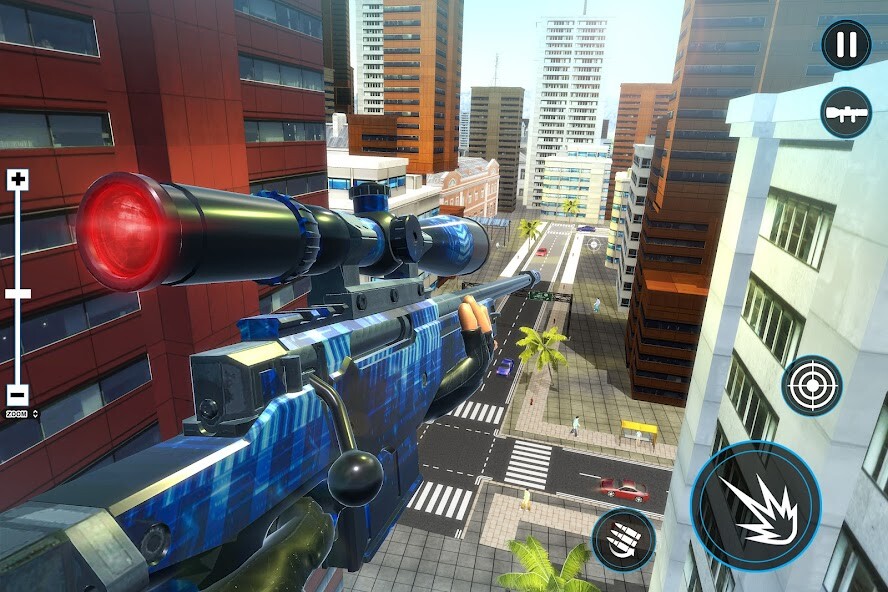Click the zoom slider handle
The height and width of the screenshot is (592, 888).
[x=18, y=294]
